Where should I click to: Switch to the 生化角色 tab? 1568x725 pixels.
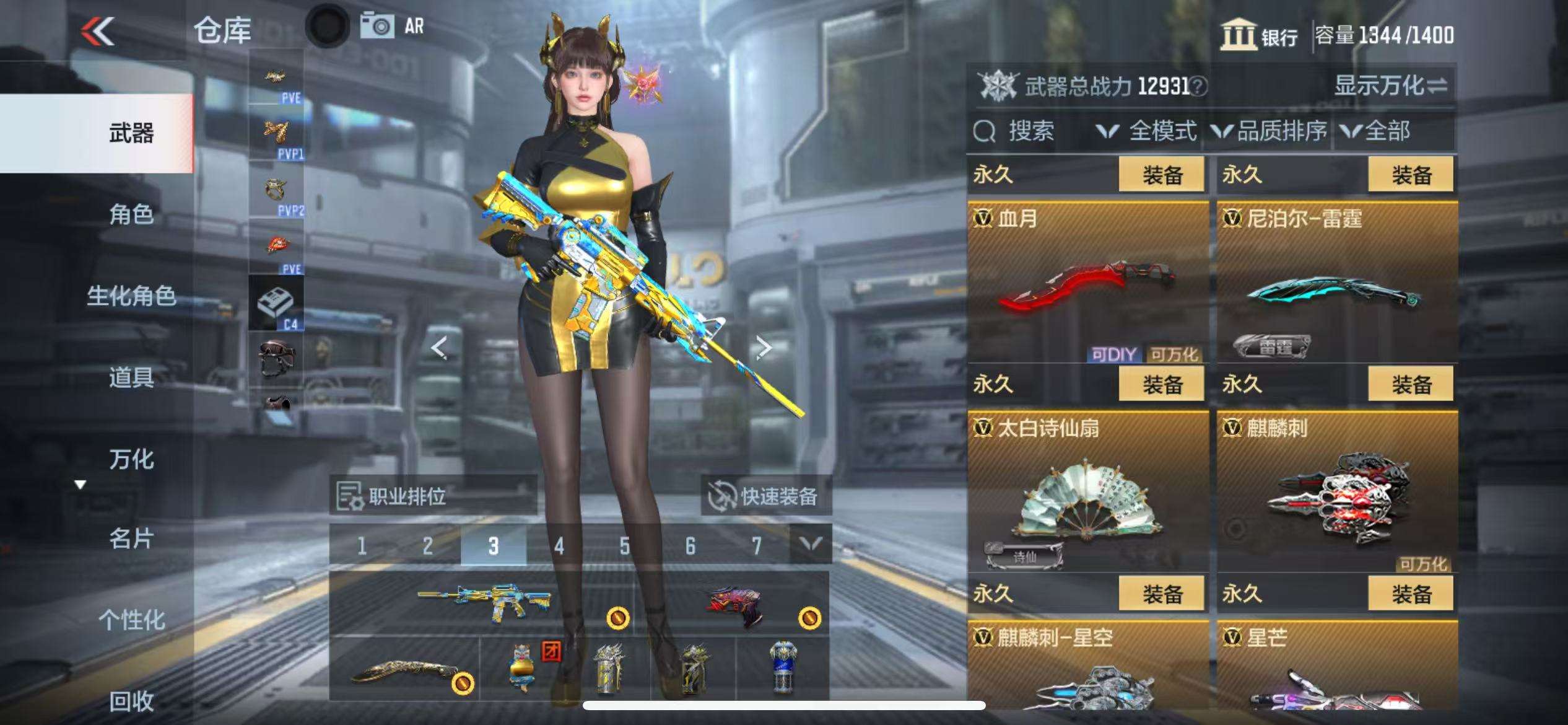pyautogui.click(x=131, y=296)
